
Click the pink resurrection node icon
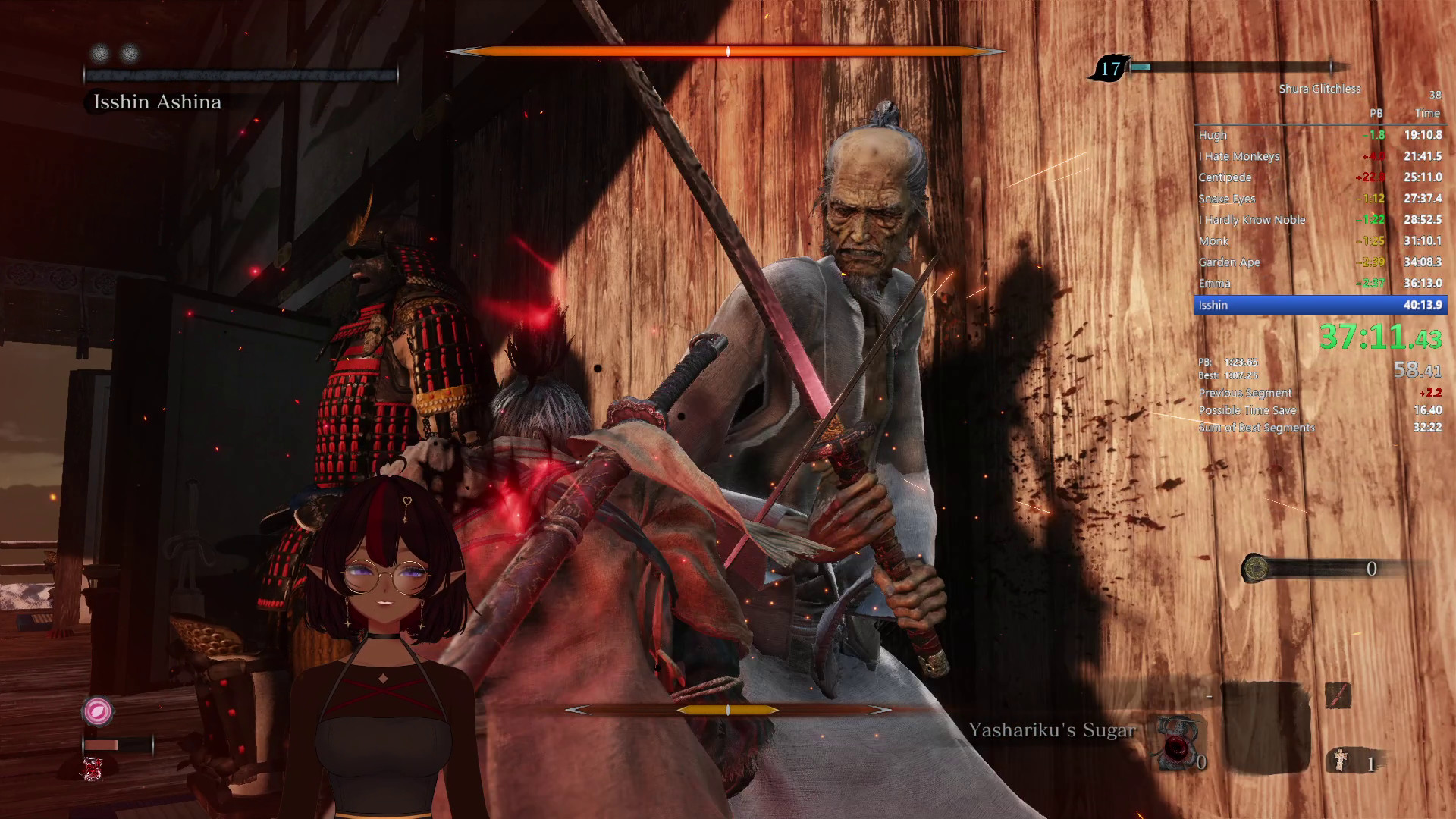pos(97,711)
